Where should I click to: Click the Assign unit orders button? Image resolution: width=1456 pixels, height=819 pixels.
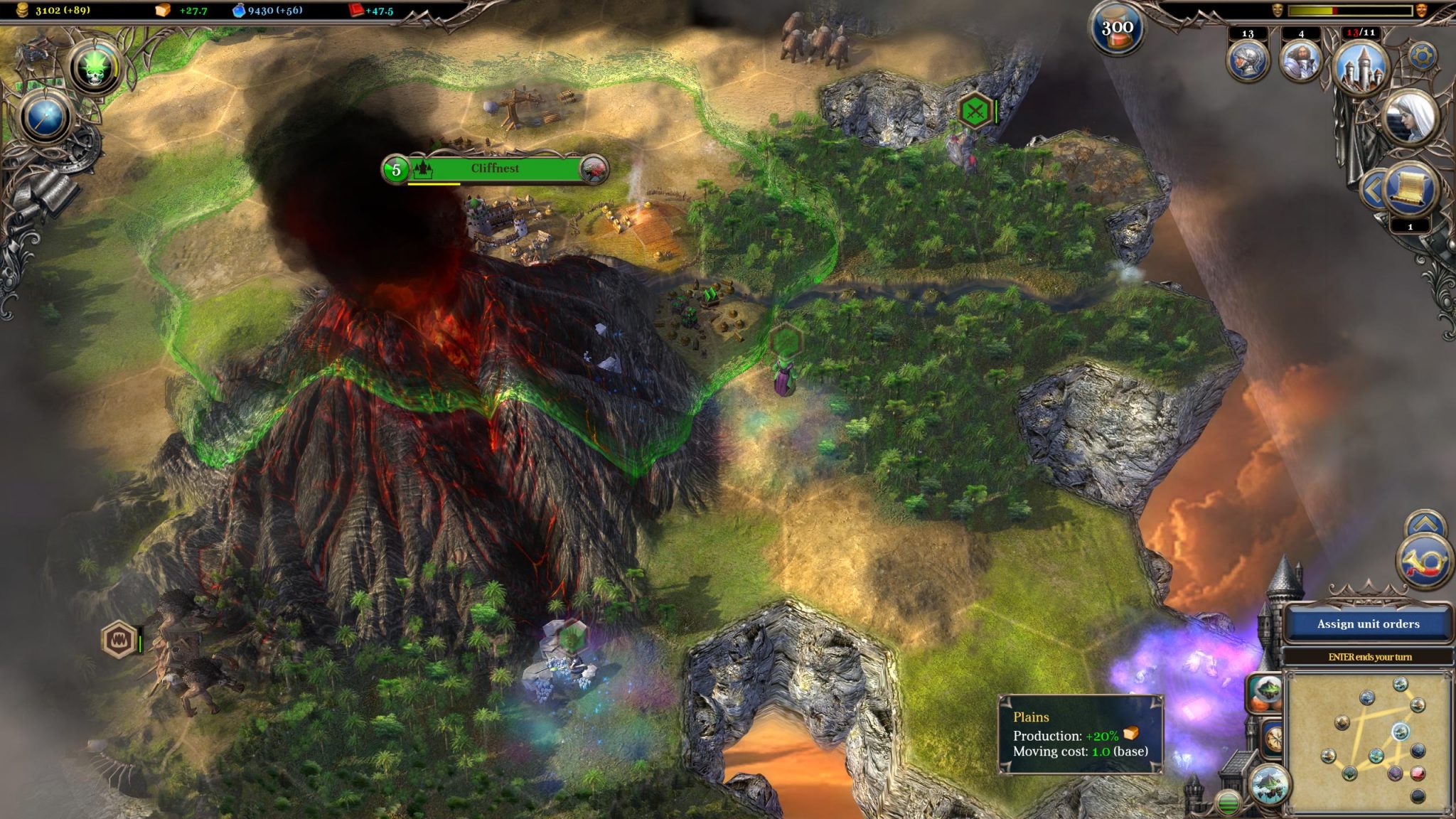coord(1368,624)
